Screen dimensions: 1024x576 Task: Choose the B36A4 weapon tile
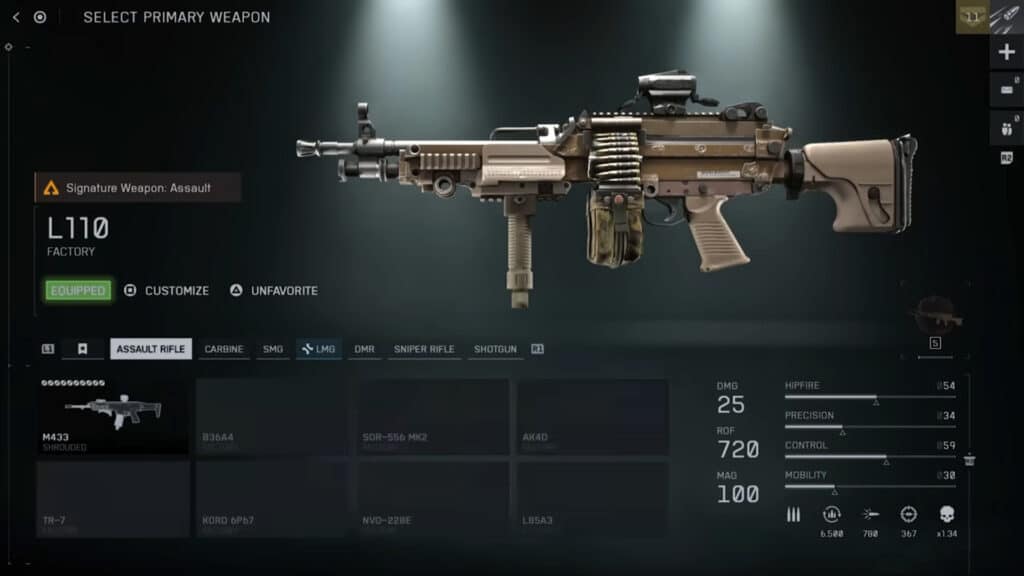point(272,416)
